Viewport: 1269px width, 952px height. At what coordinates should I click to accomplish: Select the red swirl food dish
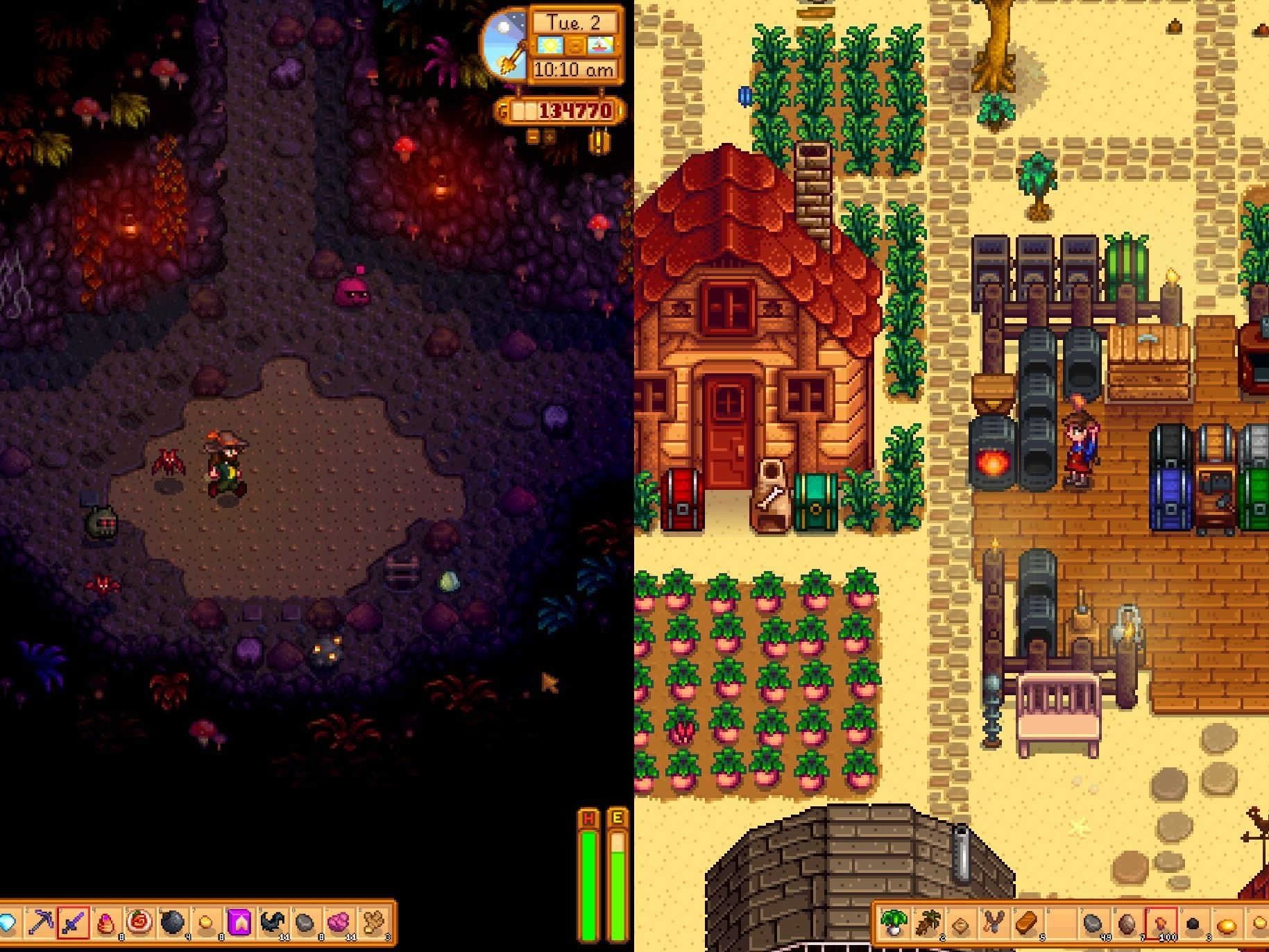click(139, 923)
